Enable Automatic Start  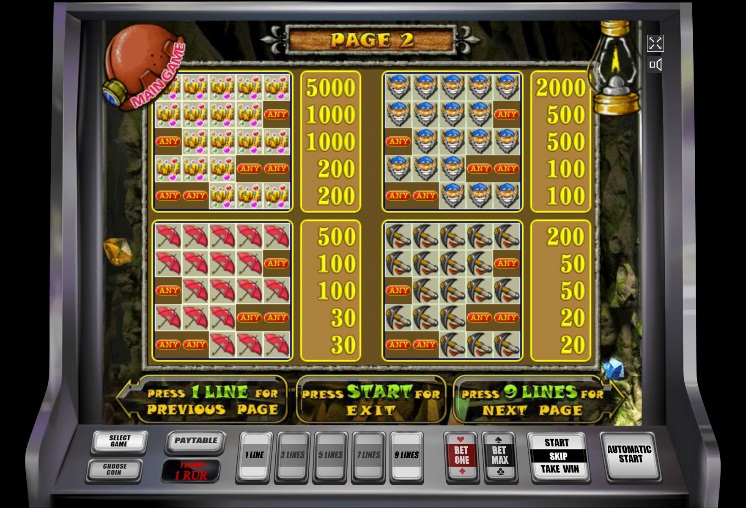[x=629, y=455]
